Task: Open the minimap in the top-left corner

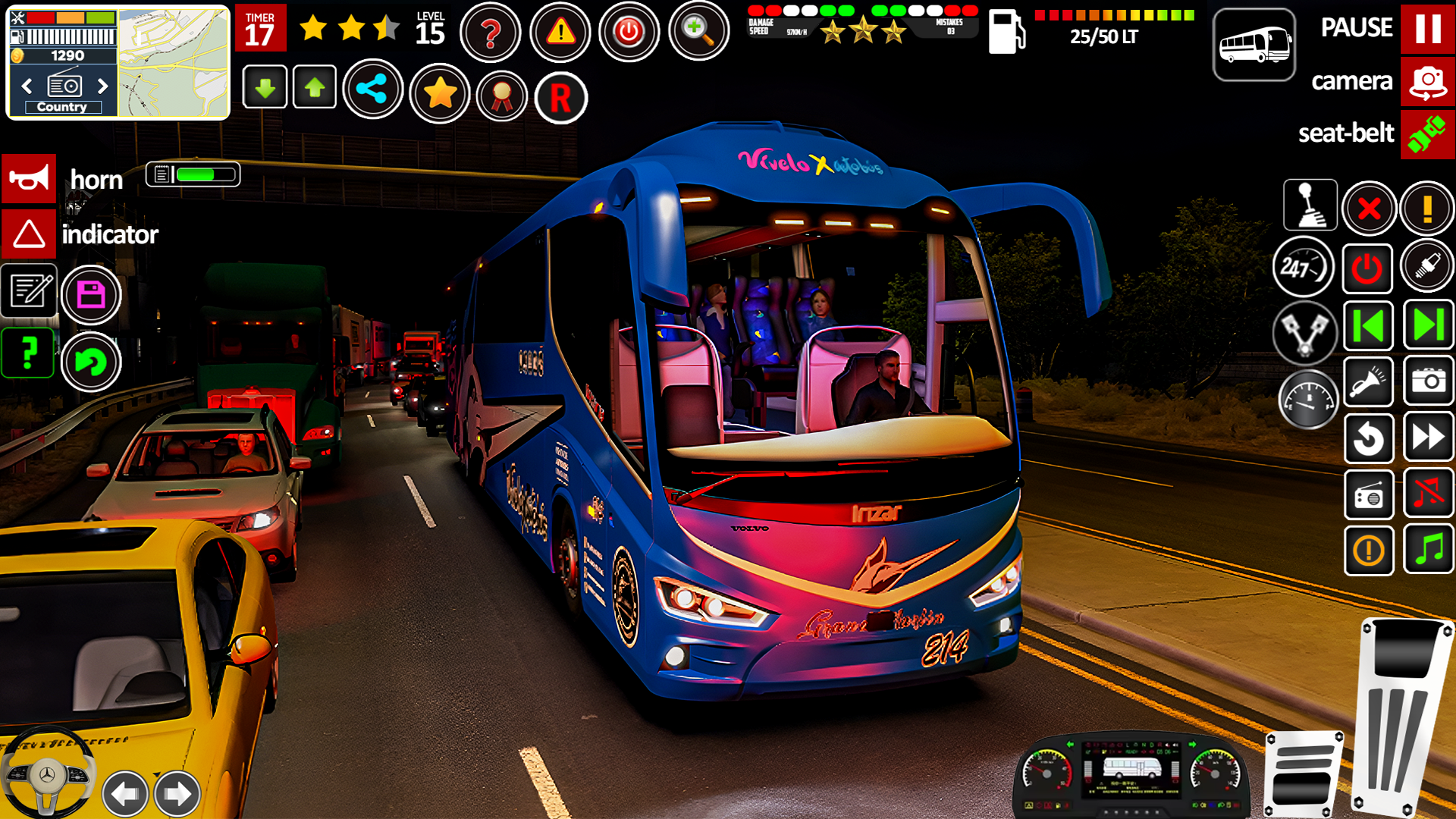Action: pyautogui.click(x=173, y=62)
